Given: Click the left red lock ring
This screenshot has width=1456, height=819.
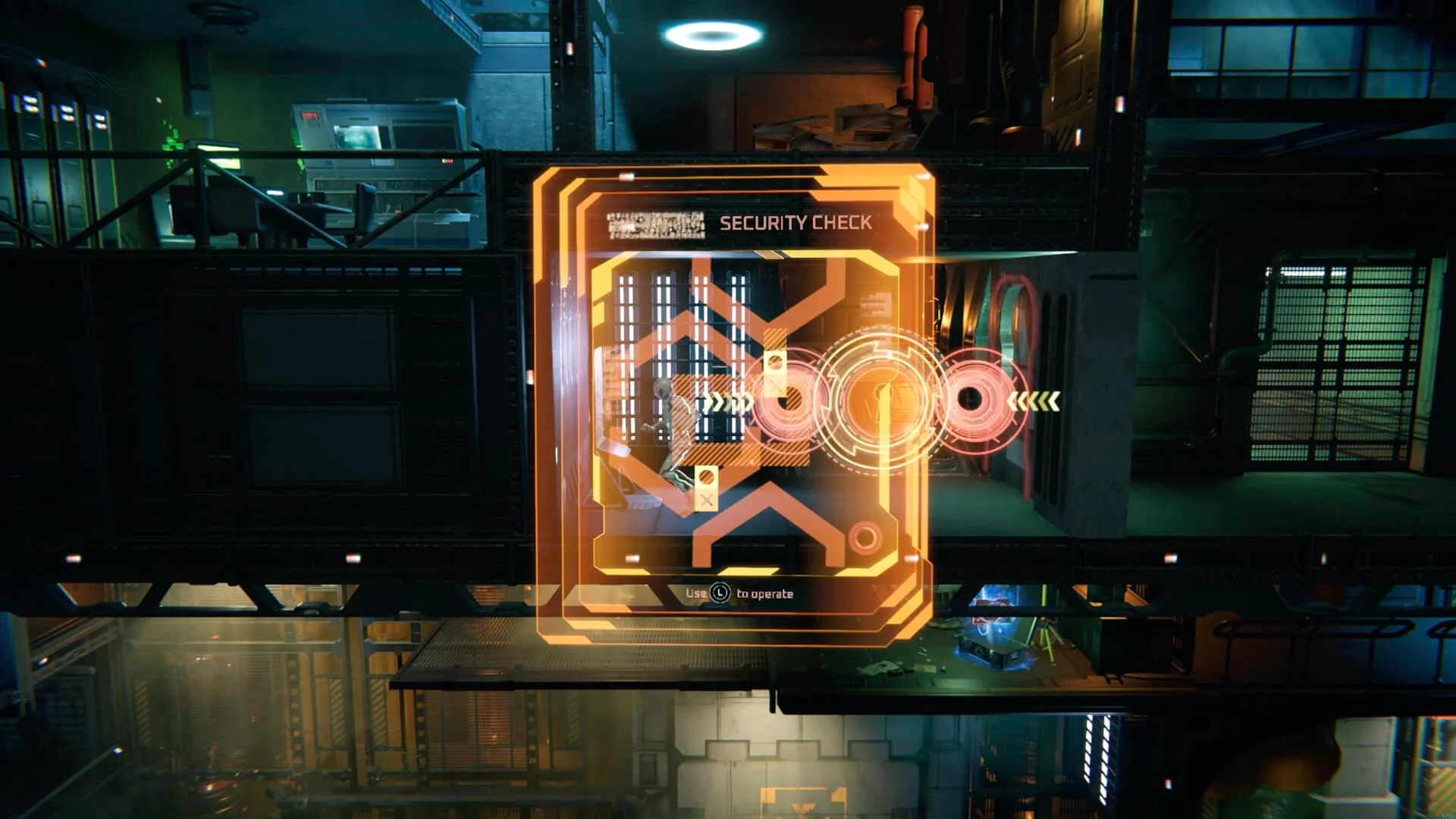Looking at the screenshot, I should point(791,400).
